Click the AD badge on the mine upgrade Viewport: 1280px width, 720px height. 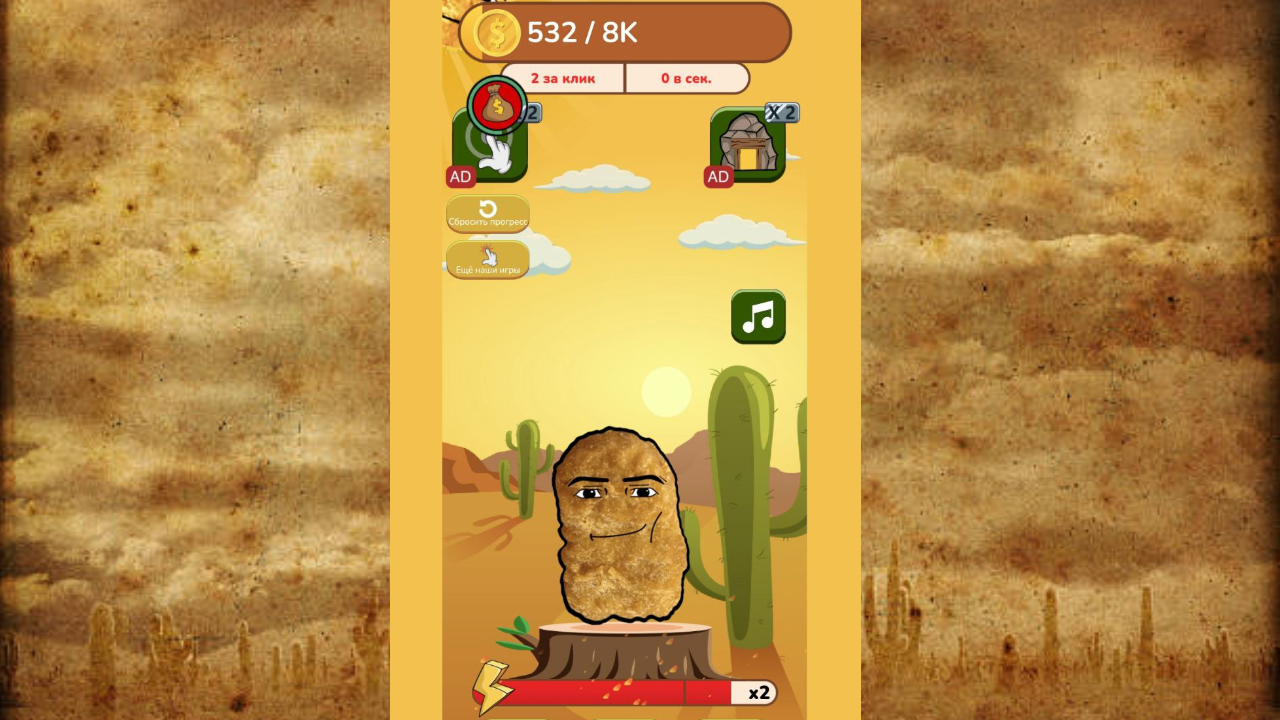718,177
